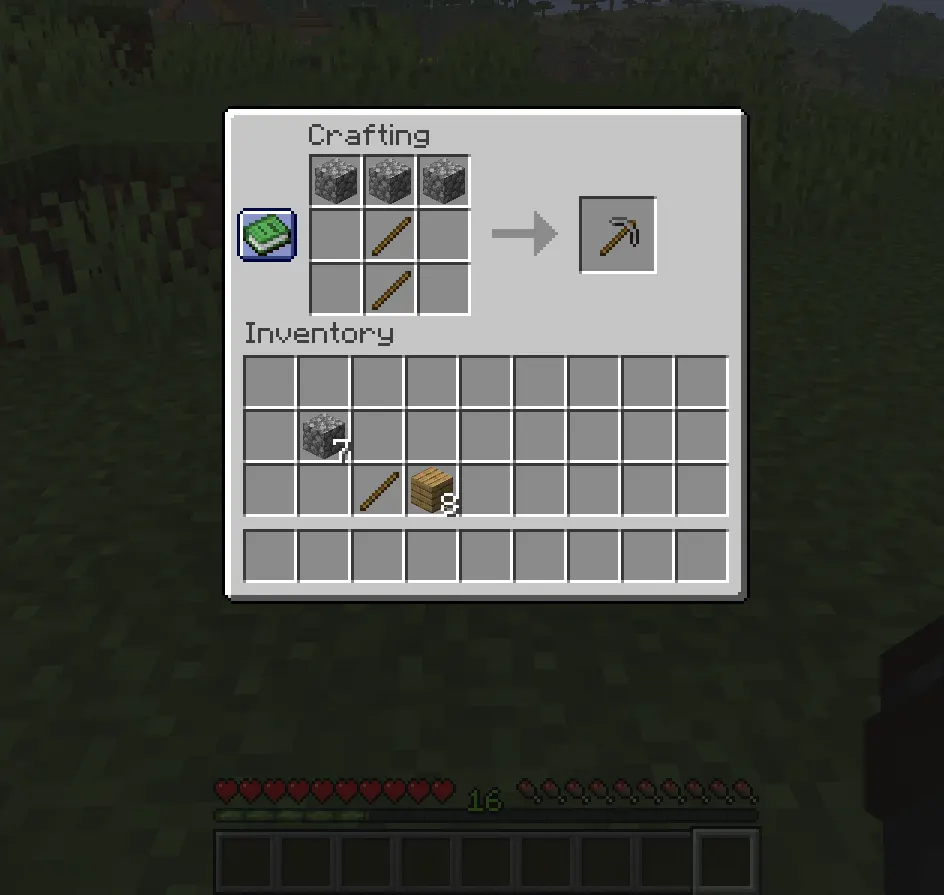
Task: Take the stone pickaxe from the output slot
Action: pos(618,235)
